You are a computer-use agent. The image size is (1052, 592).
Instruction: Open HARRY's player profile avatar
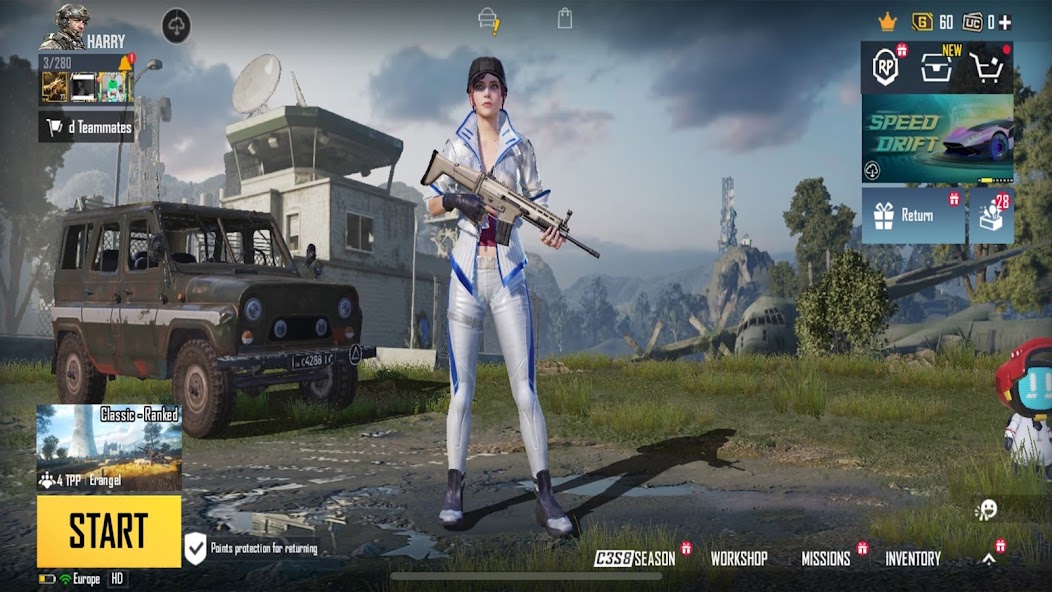point(70,26)
